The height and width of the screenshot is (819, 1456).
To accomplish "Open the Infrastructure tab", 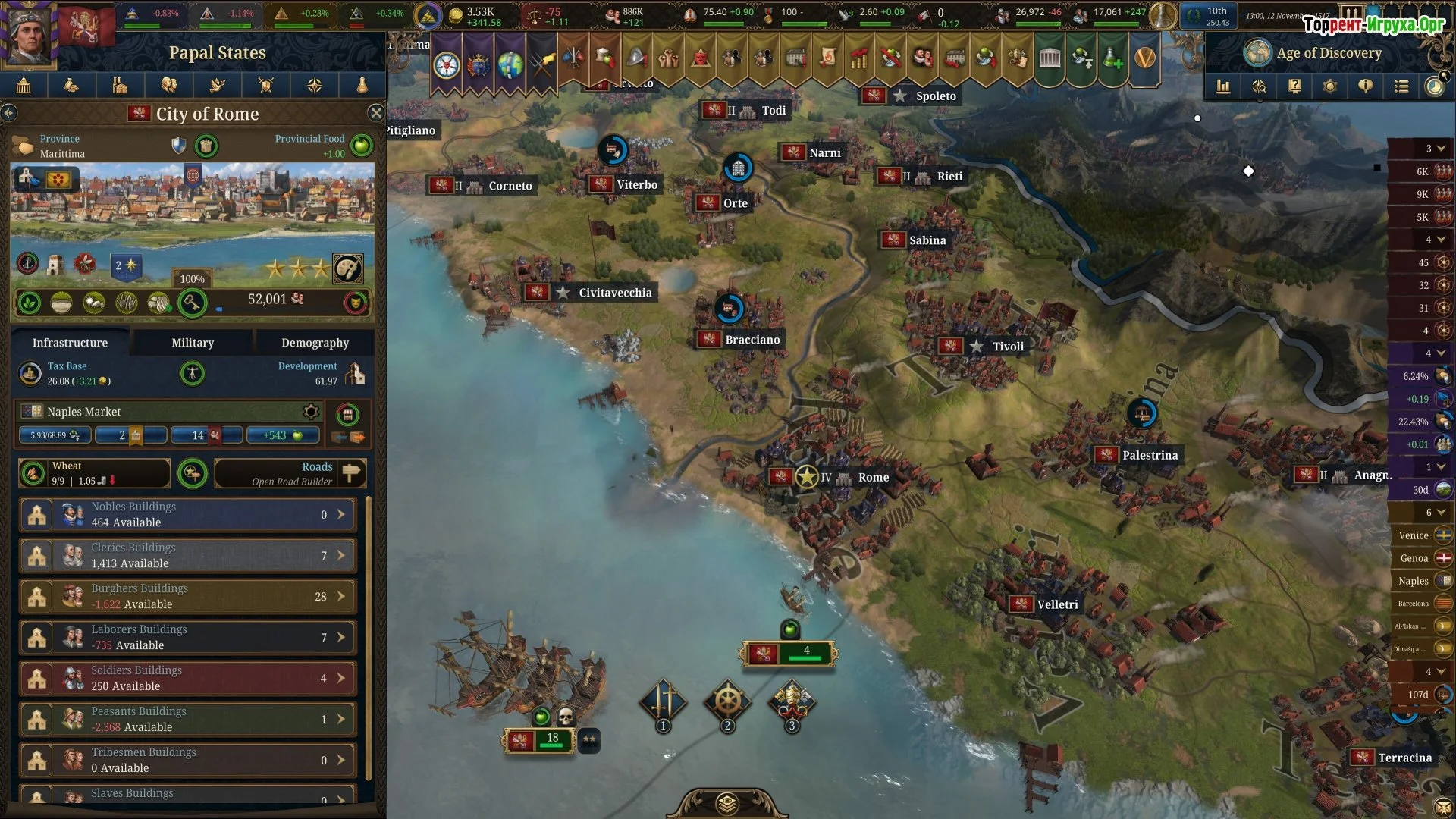I will (70, 343).
